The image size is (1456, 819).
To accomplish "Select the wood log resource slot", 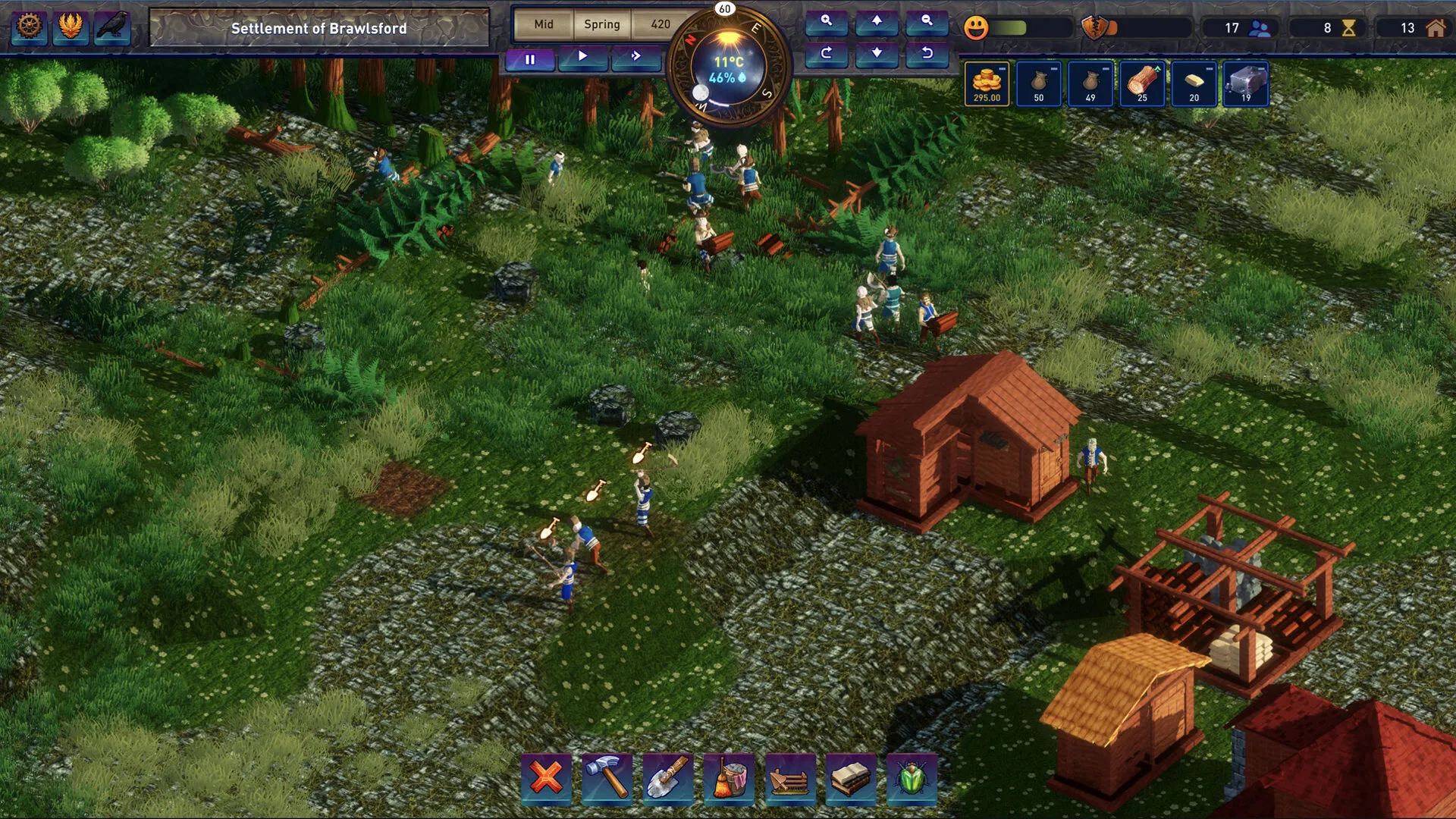I will 1142,83.
